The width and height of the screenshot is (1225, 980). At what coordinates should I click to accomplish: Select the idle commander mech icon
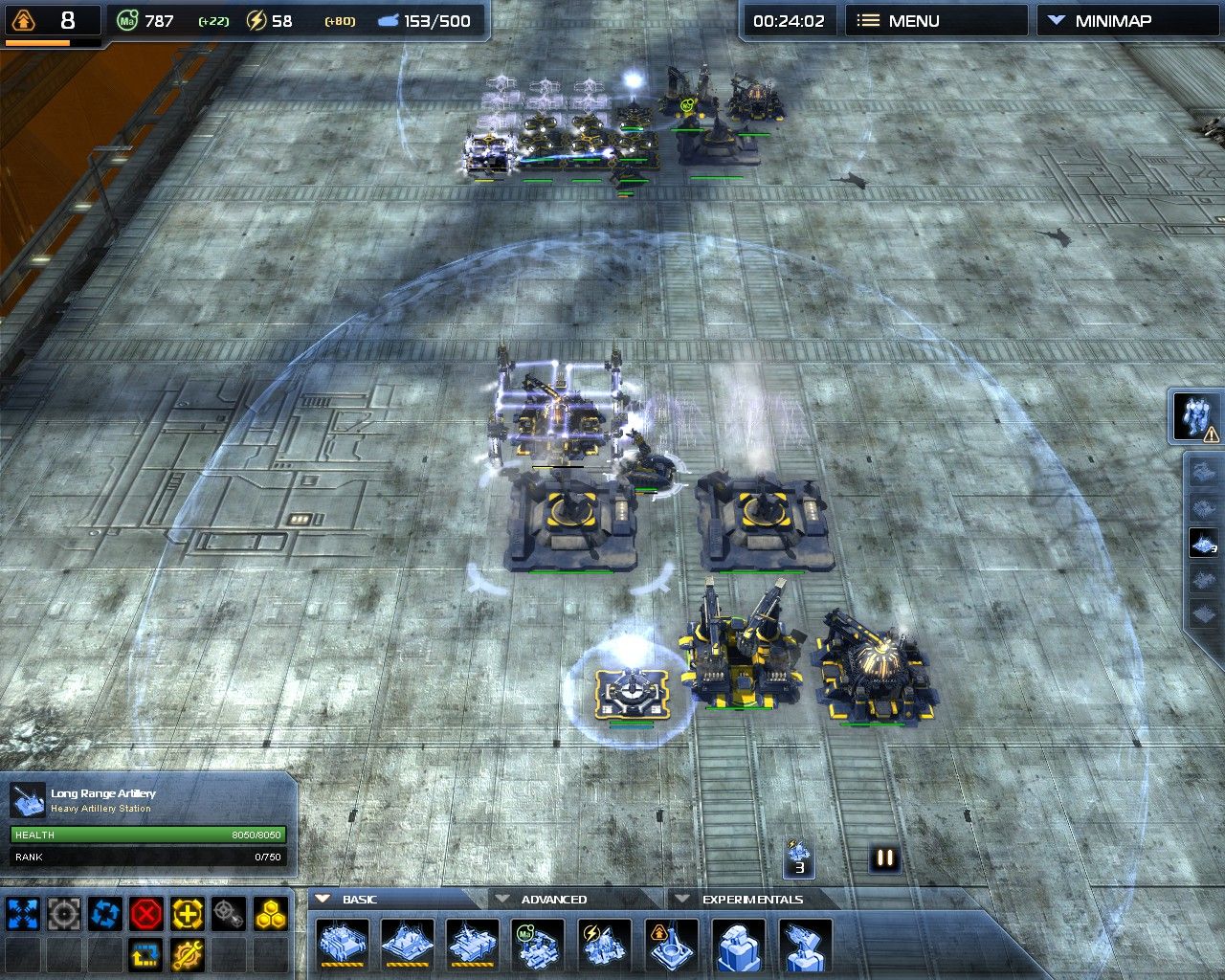[x=1195, y=417]
